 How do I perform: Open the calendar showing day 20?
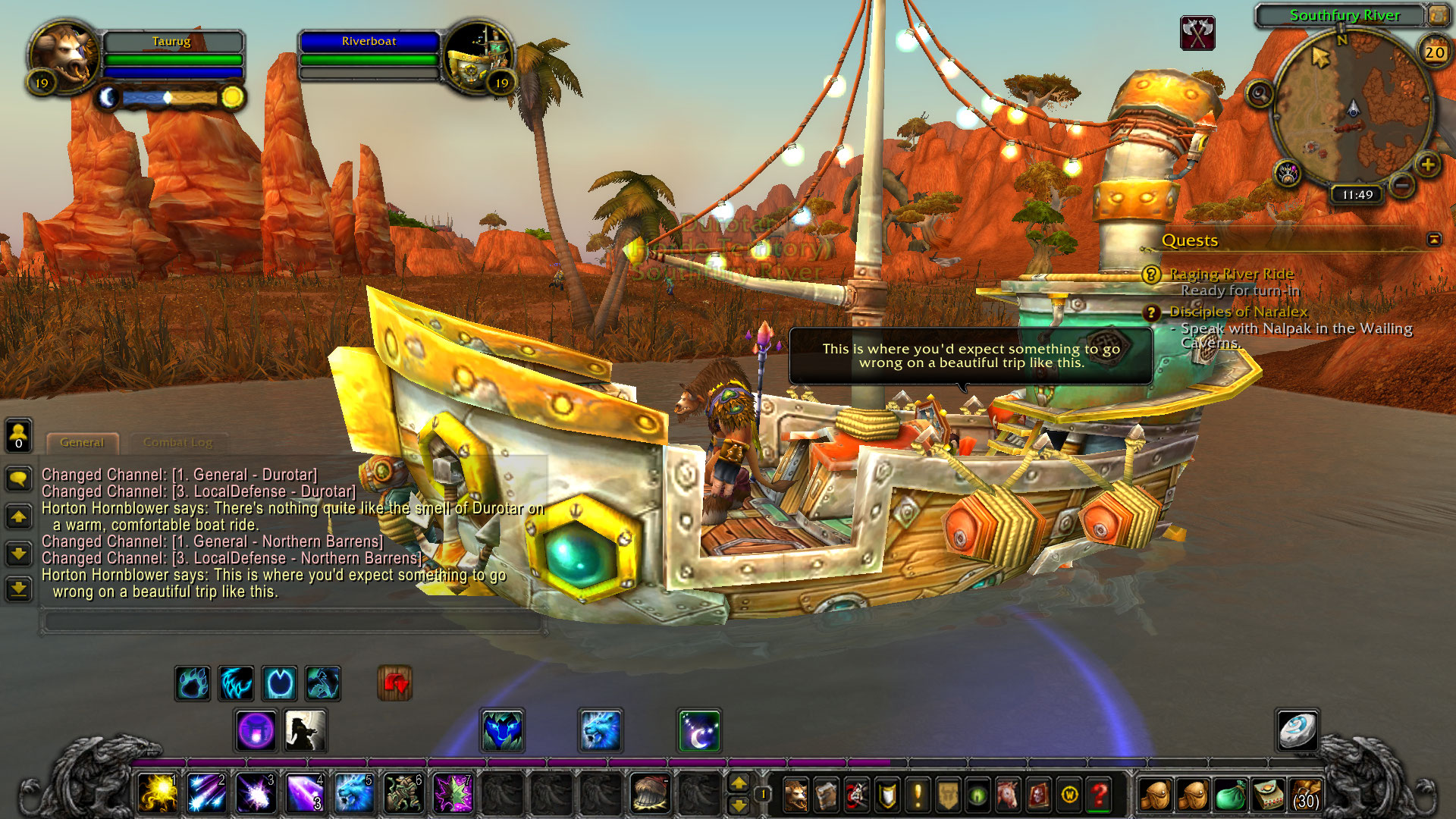[1434, 52]
